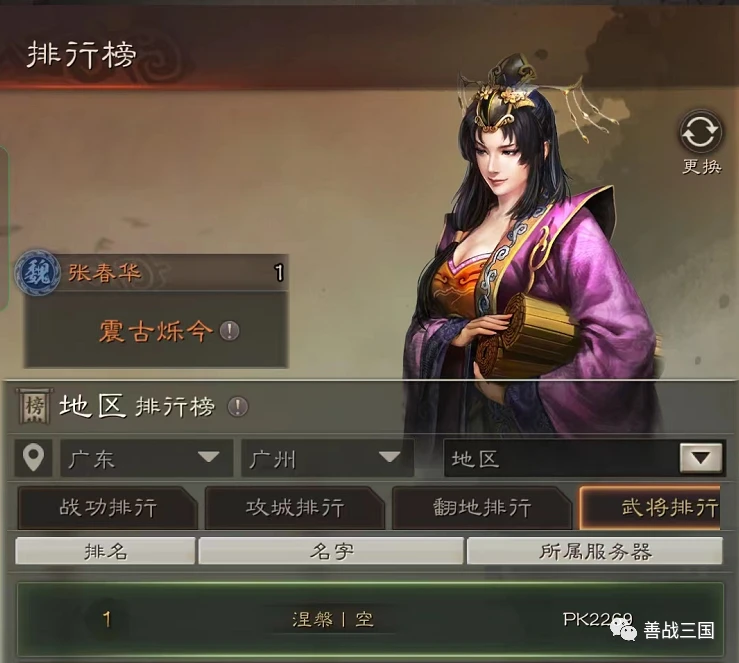Select the rank 1 涅槃丨空 row

(369, 619)
